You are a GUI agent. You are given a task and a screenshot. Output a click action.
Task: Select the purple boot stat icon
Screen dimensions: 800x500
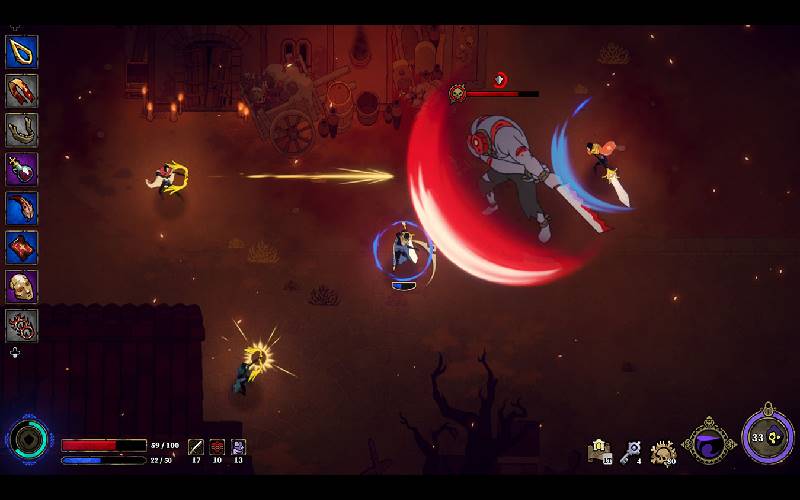[239, 447]
